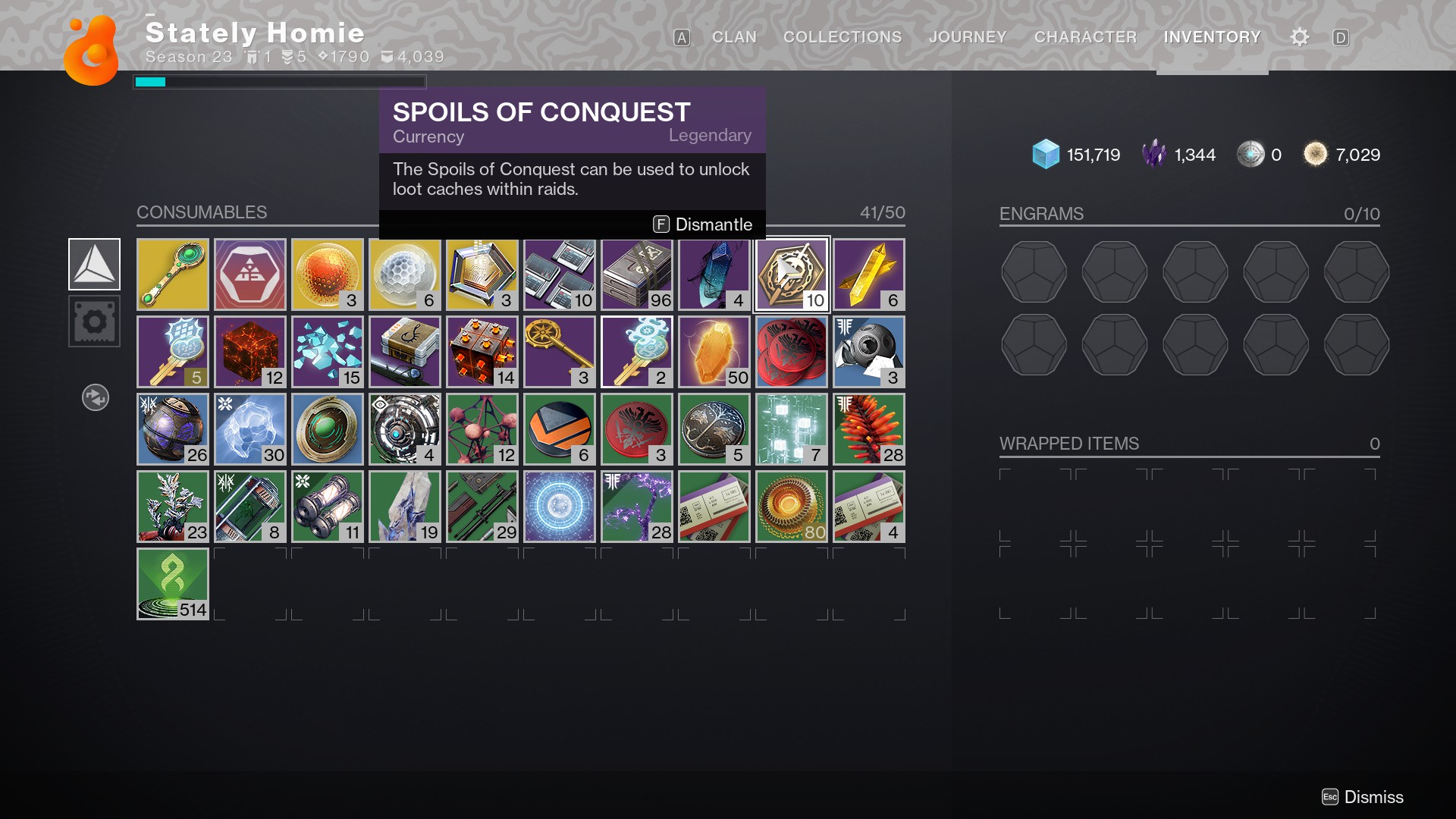Switch to the Collections tab
The height and width of the screenshot is (819, 1456).
point(842,36)
